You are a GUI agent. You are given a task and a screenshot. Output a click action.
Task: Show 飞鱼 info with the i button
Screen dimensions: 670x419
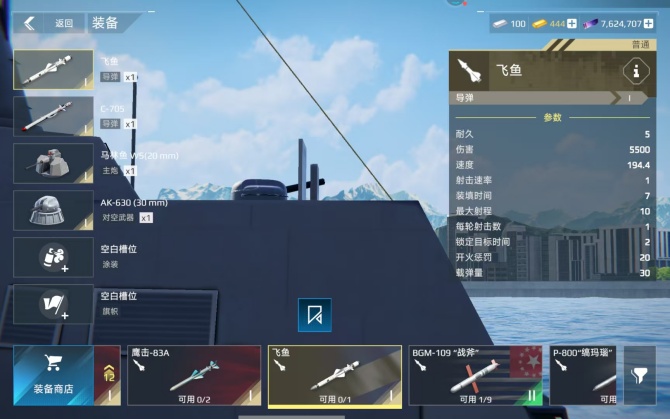633,71
